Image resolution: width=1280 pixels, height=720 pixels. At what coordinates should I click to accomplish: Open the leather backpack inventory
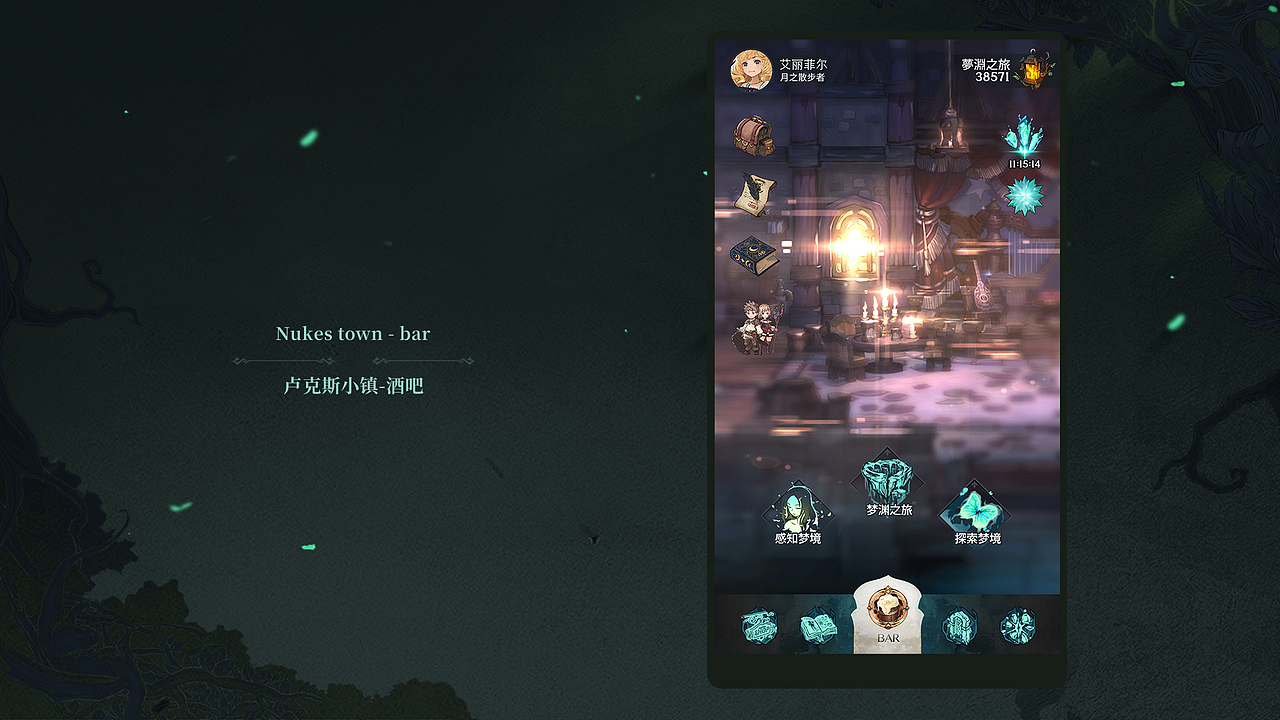tap(754, 135)
